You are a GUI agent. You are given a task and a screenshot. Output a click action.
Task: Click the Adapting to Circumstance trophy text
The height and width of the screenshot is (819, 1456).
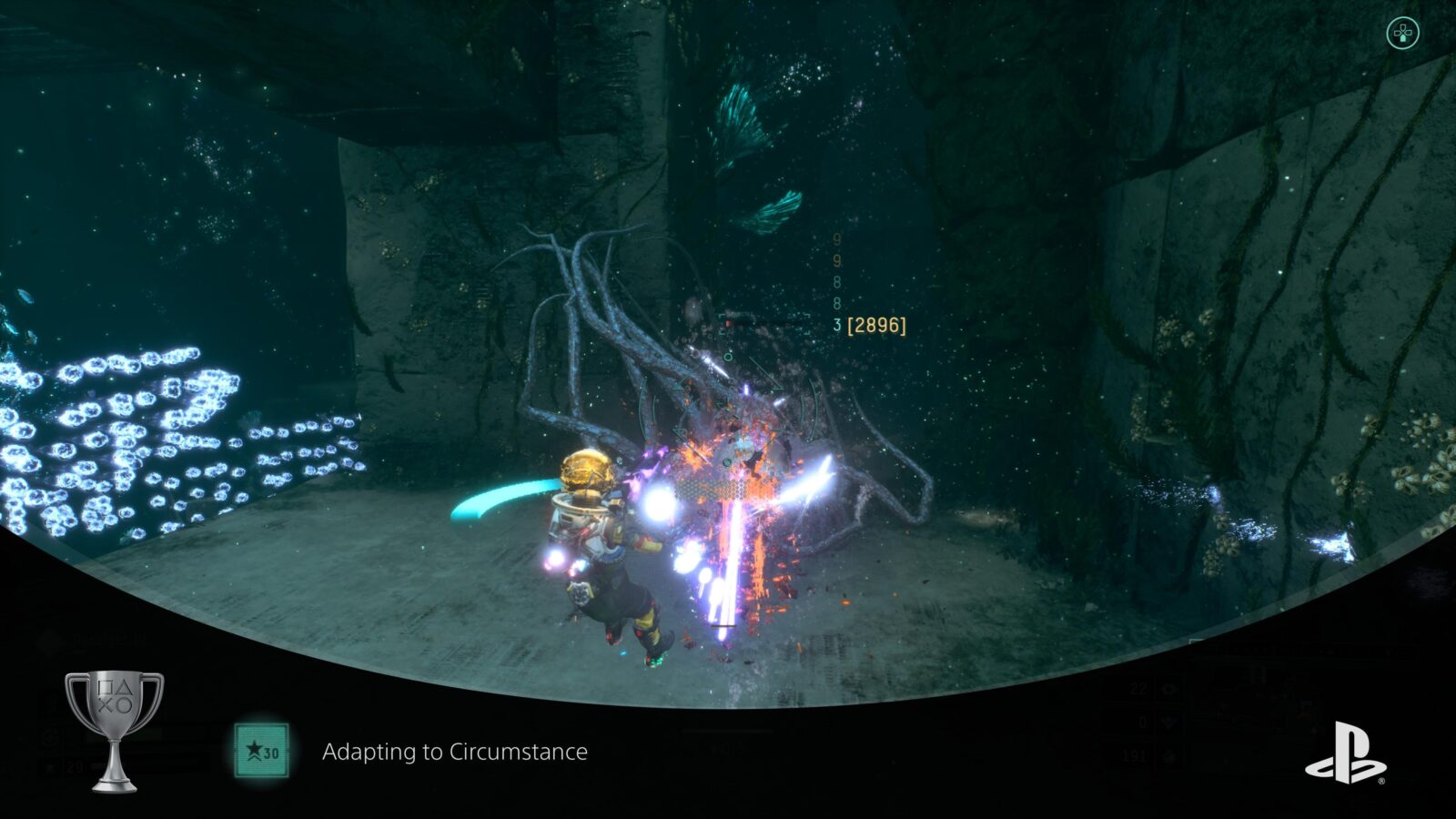tap(455, 751)
